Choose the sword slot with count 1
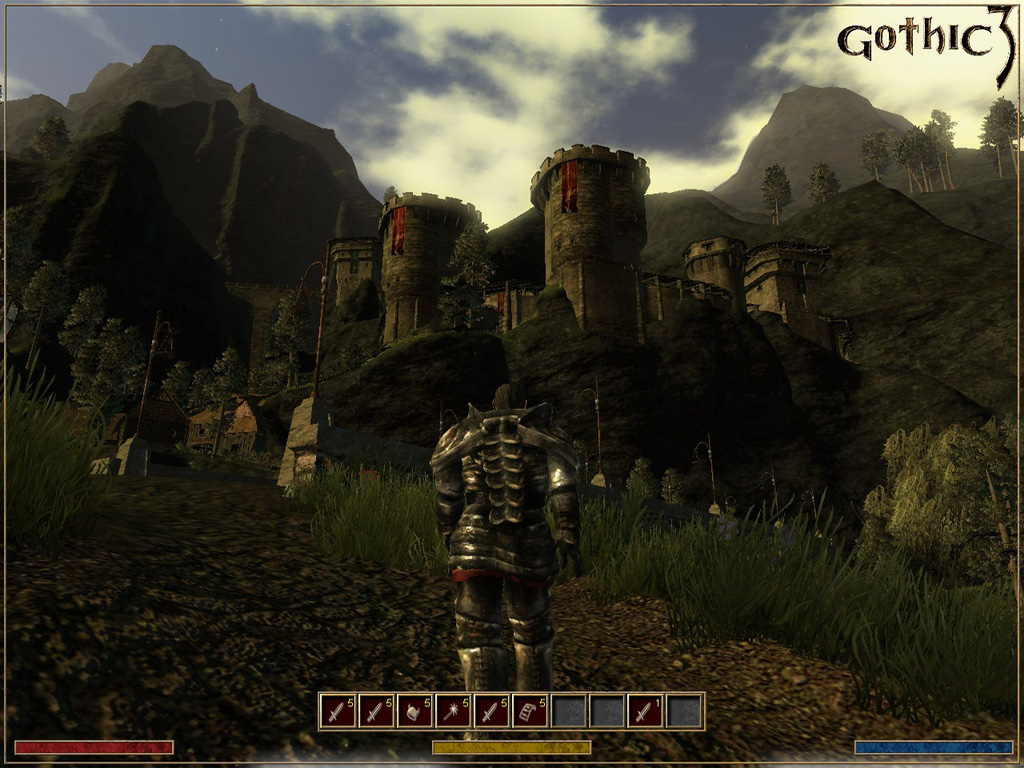This screenshot has height=768, width=1024. tap(645, 711)
